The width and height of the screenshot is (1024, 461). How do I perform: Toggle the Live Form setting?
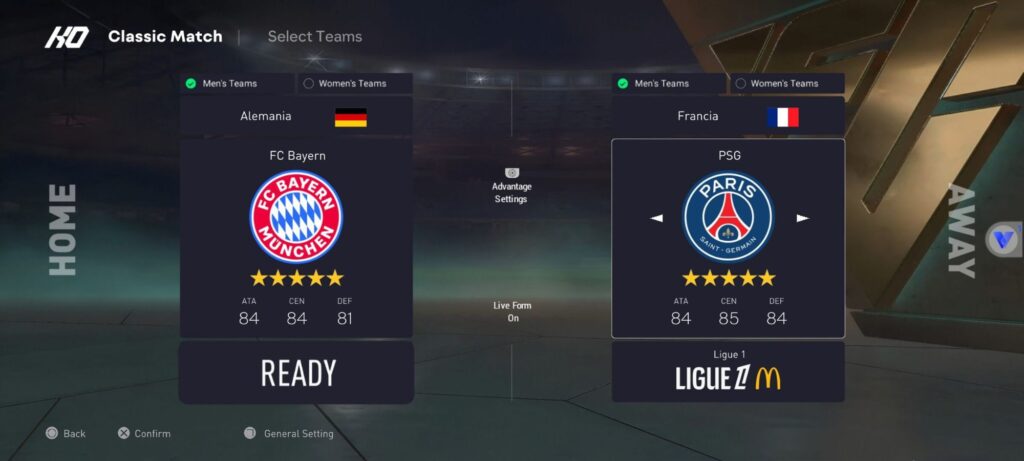tap(512, 311)
